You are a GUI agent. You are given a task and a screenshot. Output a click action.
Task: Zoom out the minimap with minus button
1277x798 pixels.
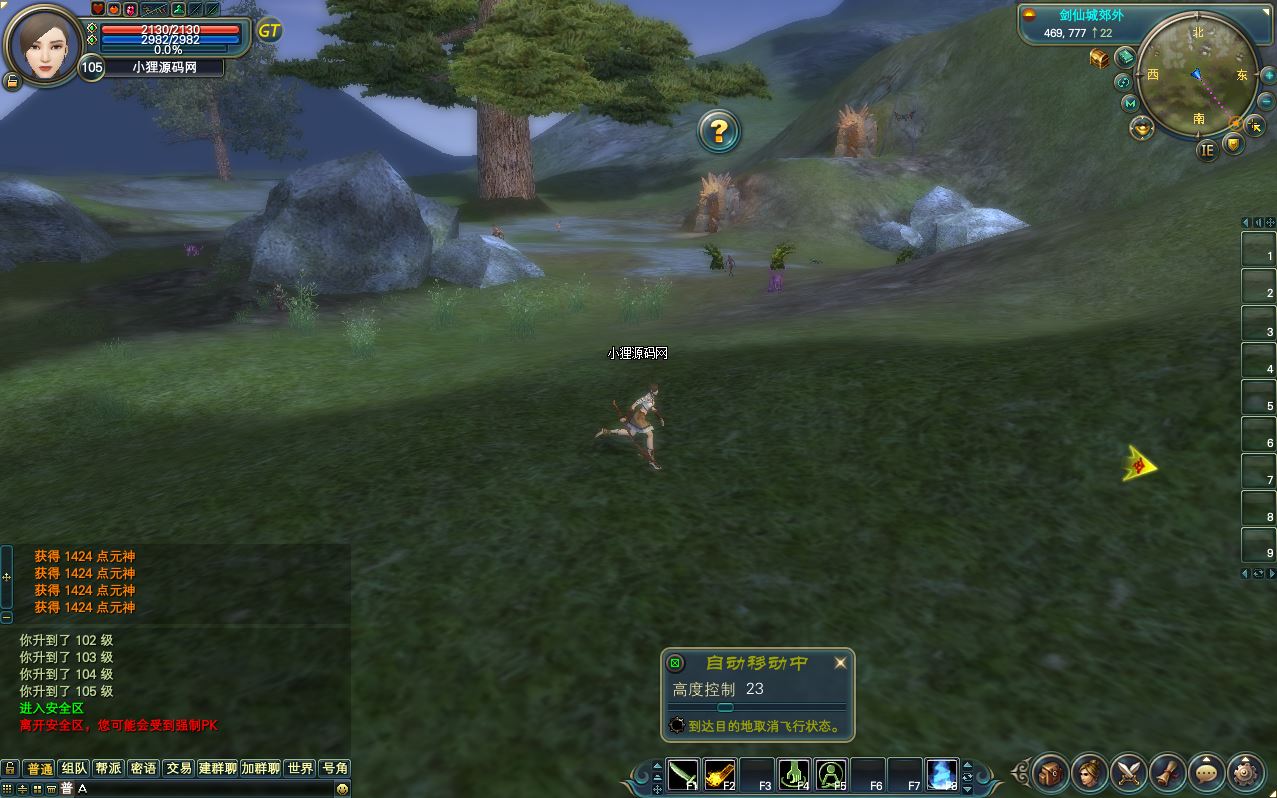click(1266, 101)
